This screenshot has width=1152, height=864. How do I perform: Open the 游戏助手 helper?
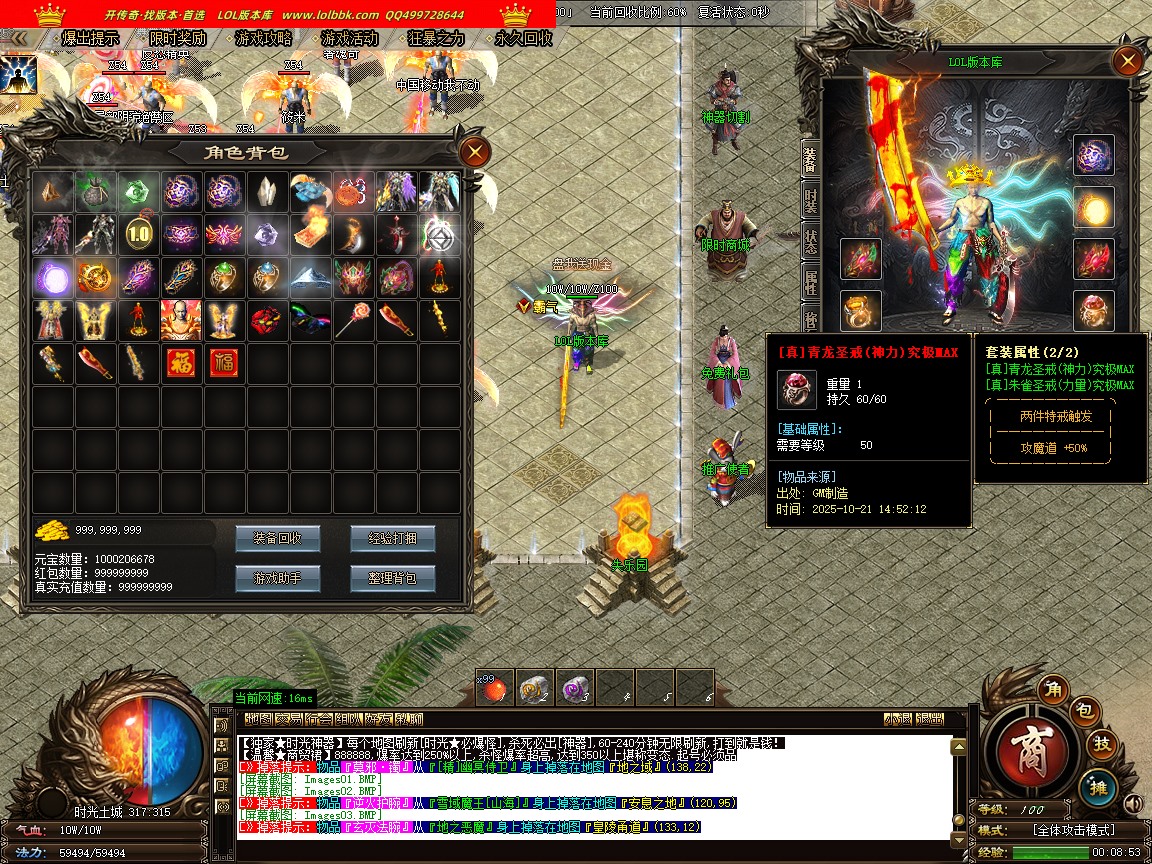(277, 578)
